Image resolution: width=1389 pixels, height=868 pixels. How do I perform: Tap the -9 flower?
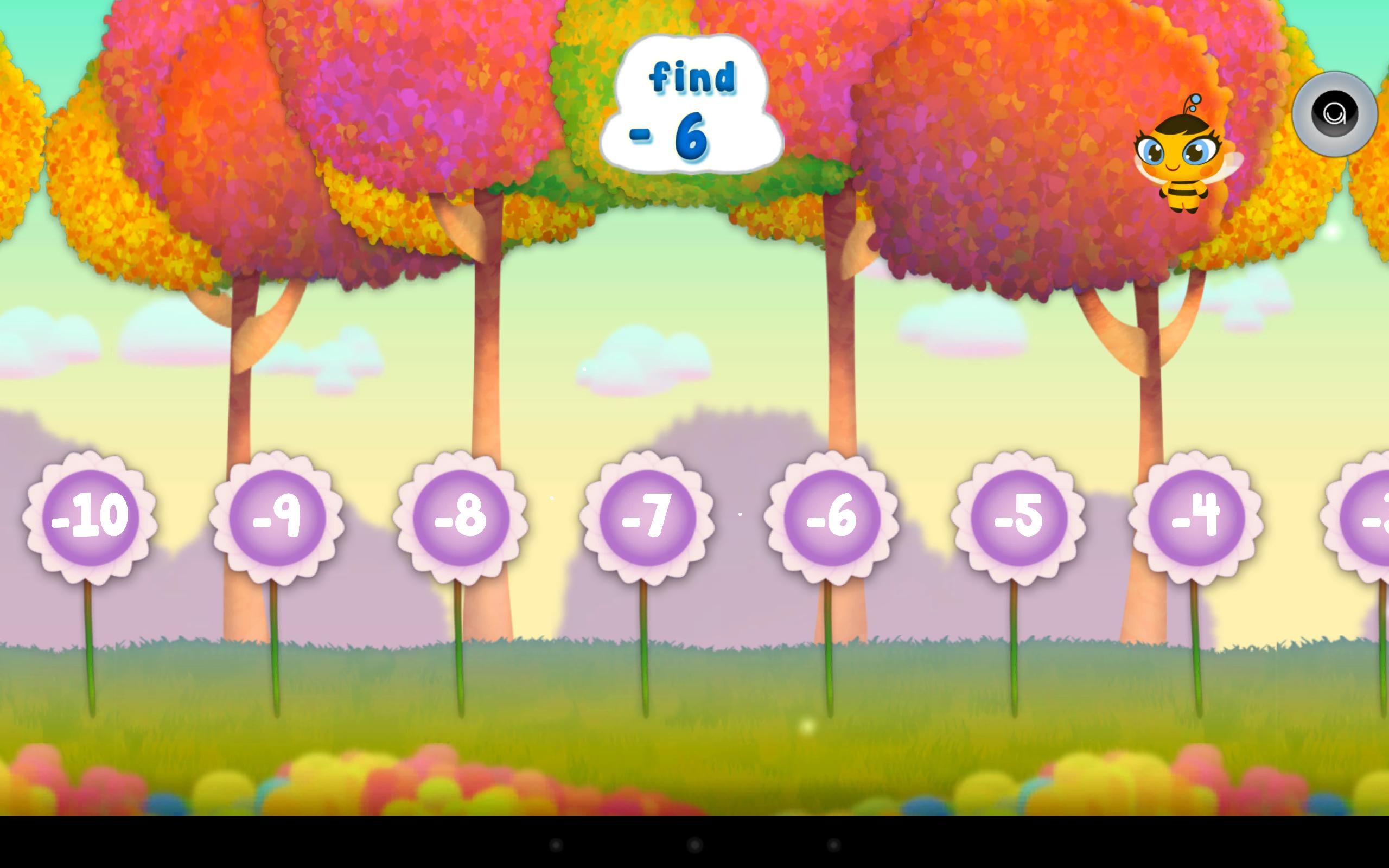[x=278, y=515]
